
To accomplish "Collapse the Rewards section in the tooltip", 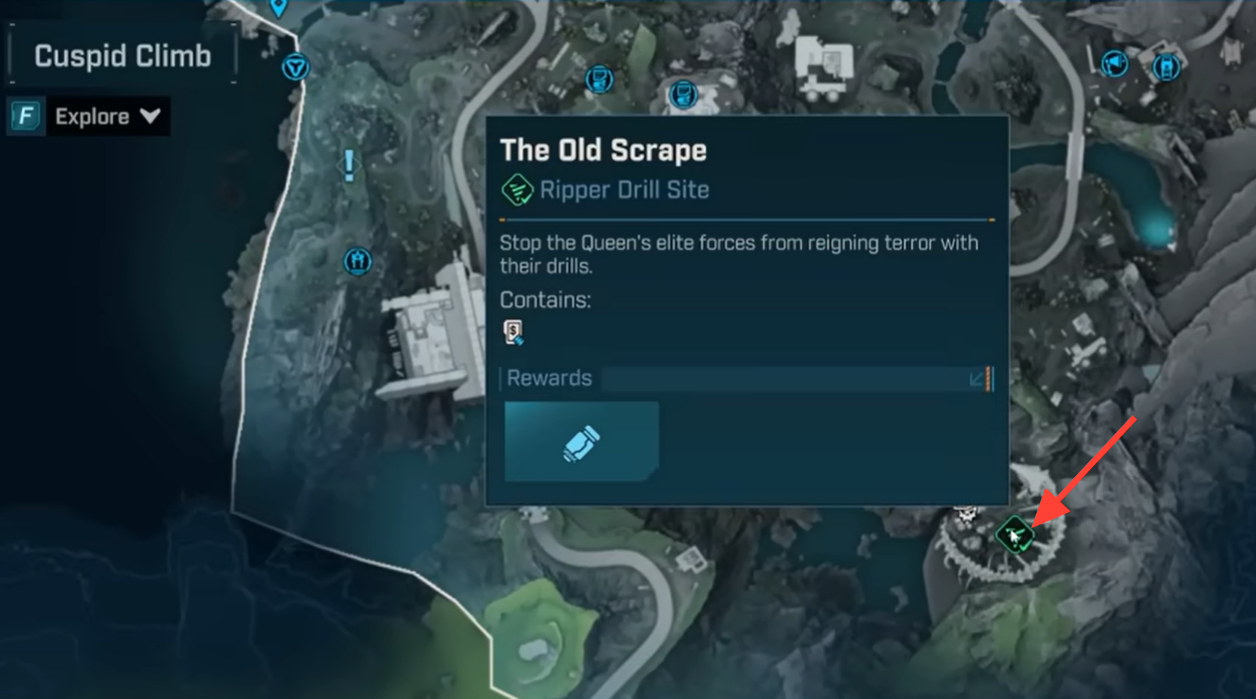I will (x=977, y=379).
